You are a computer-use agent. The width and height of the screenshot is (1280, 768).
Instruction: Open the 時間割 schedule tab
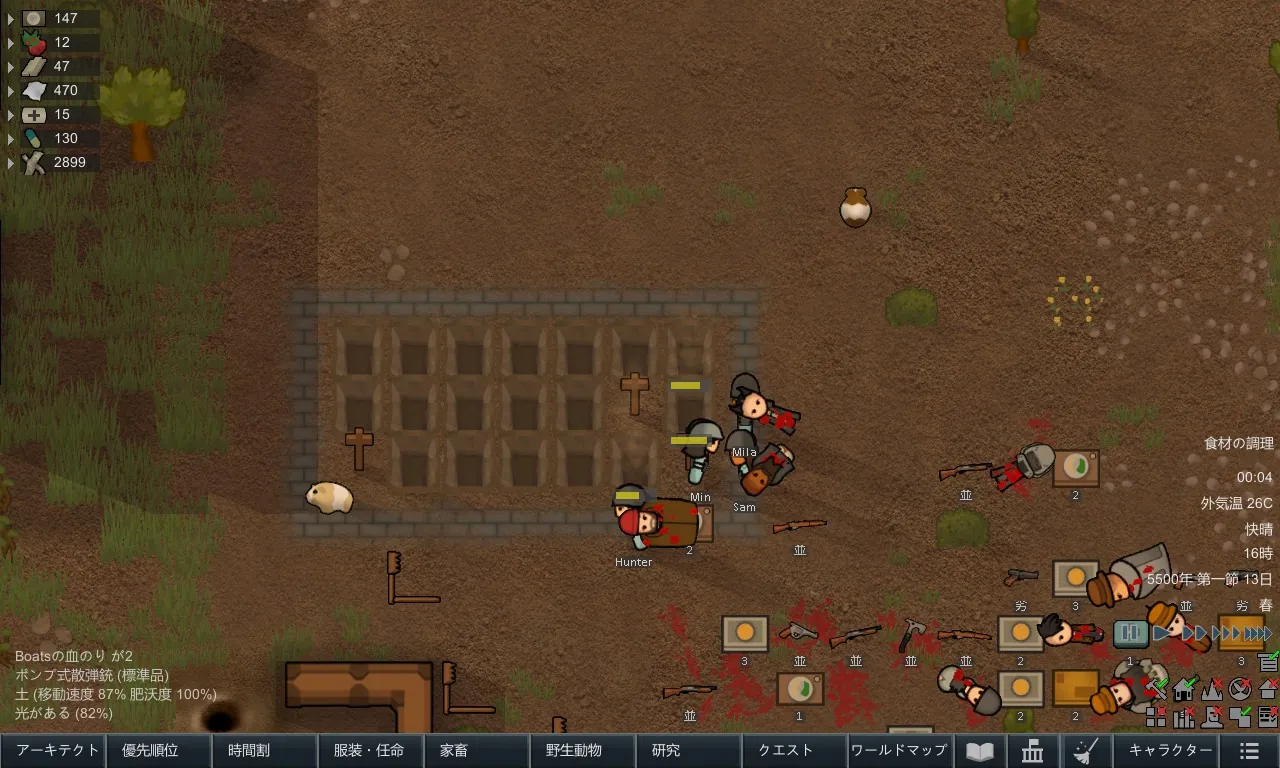point(265,751)
